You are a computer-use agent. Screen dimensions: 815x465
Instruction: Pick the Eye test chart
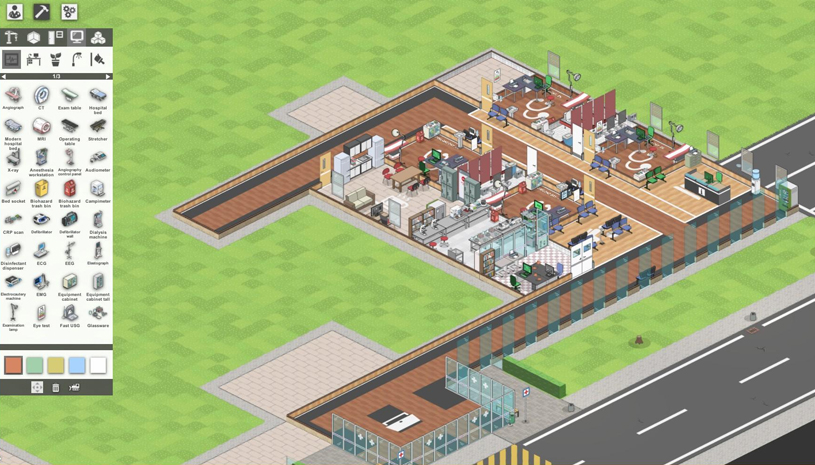click(x=41, y=313)
